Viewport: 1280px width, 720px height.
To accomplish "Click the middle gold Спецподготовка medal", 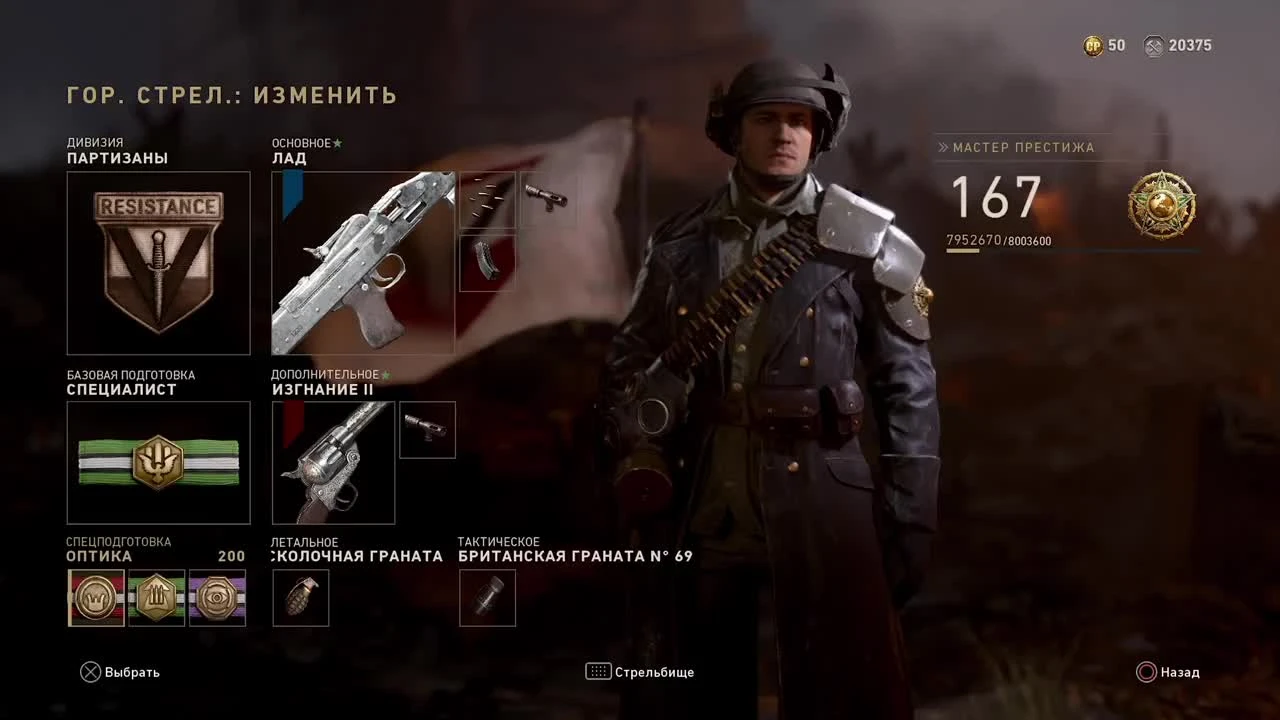I will coord(157,597).
